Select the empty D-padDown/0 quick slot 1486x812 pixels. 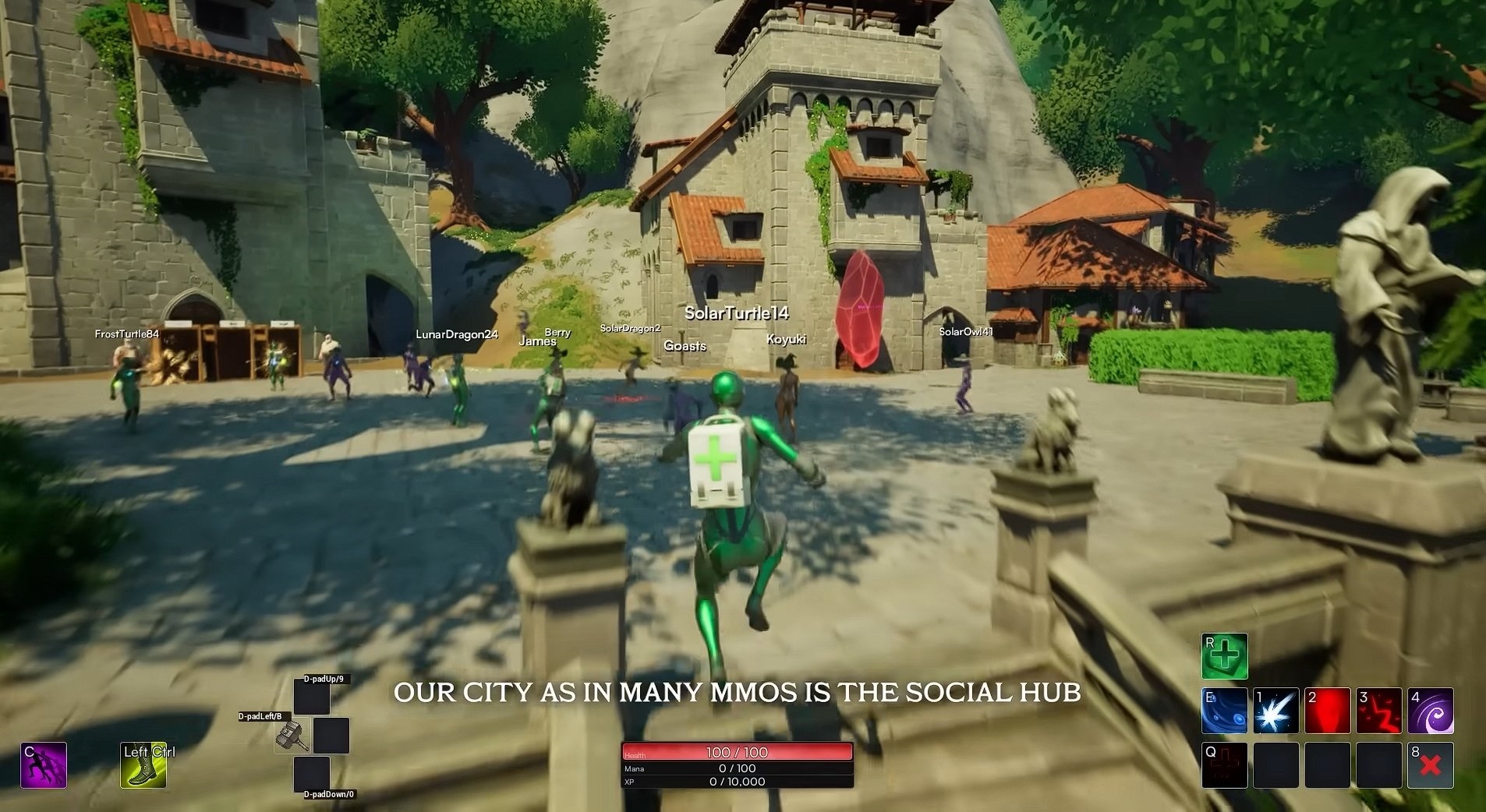pyautogui.click(x=312, y=774)
